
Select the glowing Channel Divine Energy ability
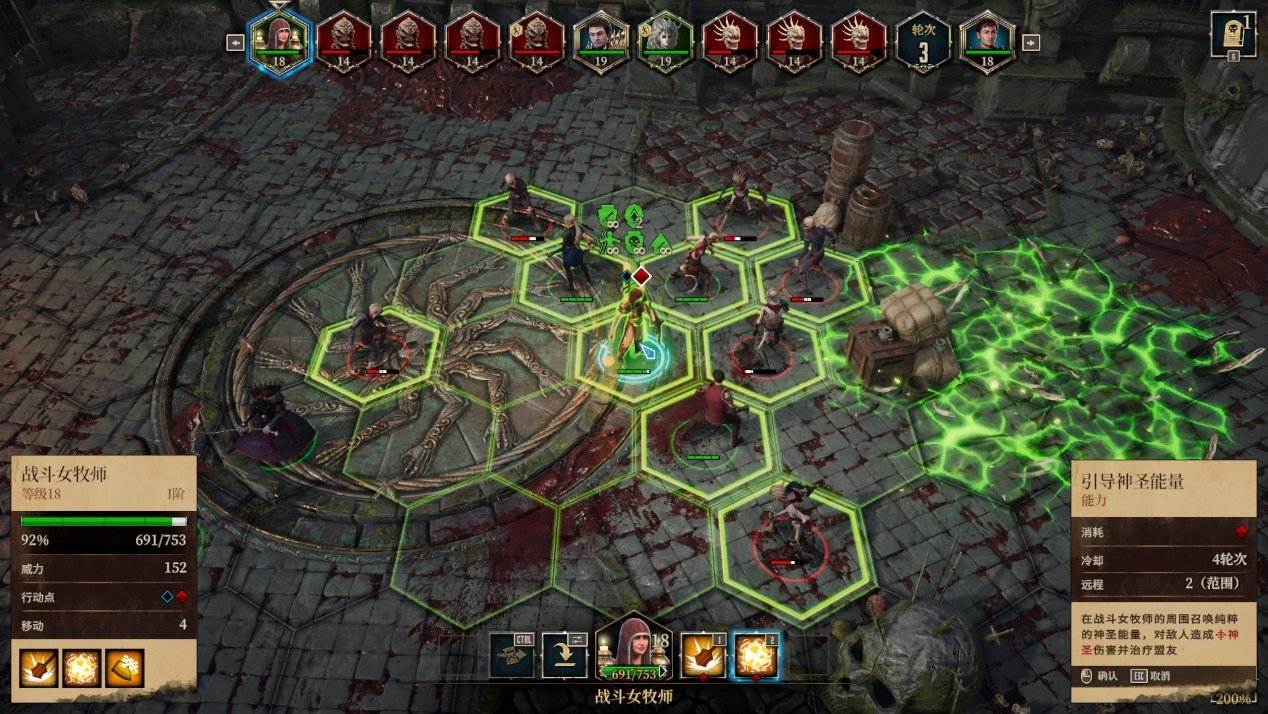756,655
